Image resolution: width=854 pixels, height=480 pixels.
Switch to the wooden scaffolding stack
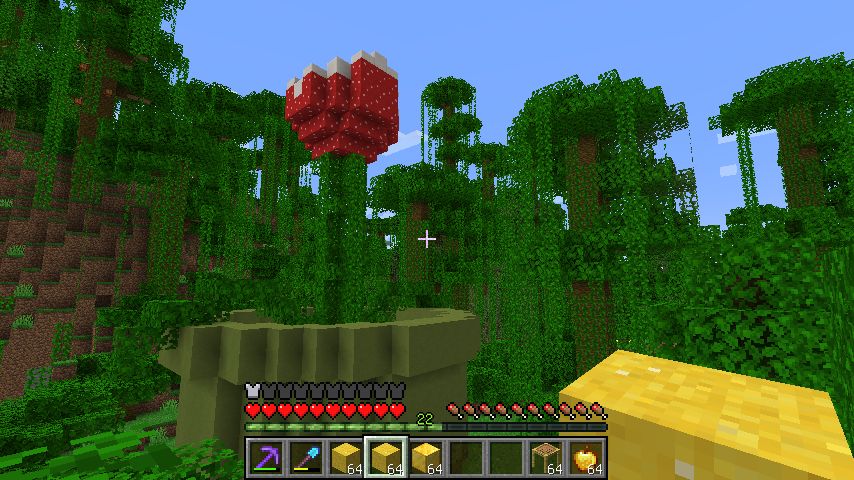coord(546,458)
